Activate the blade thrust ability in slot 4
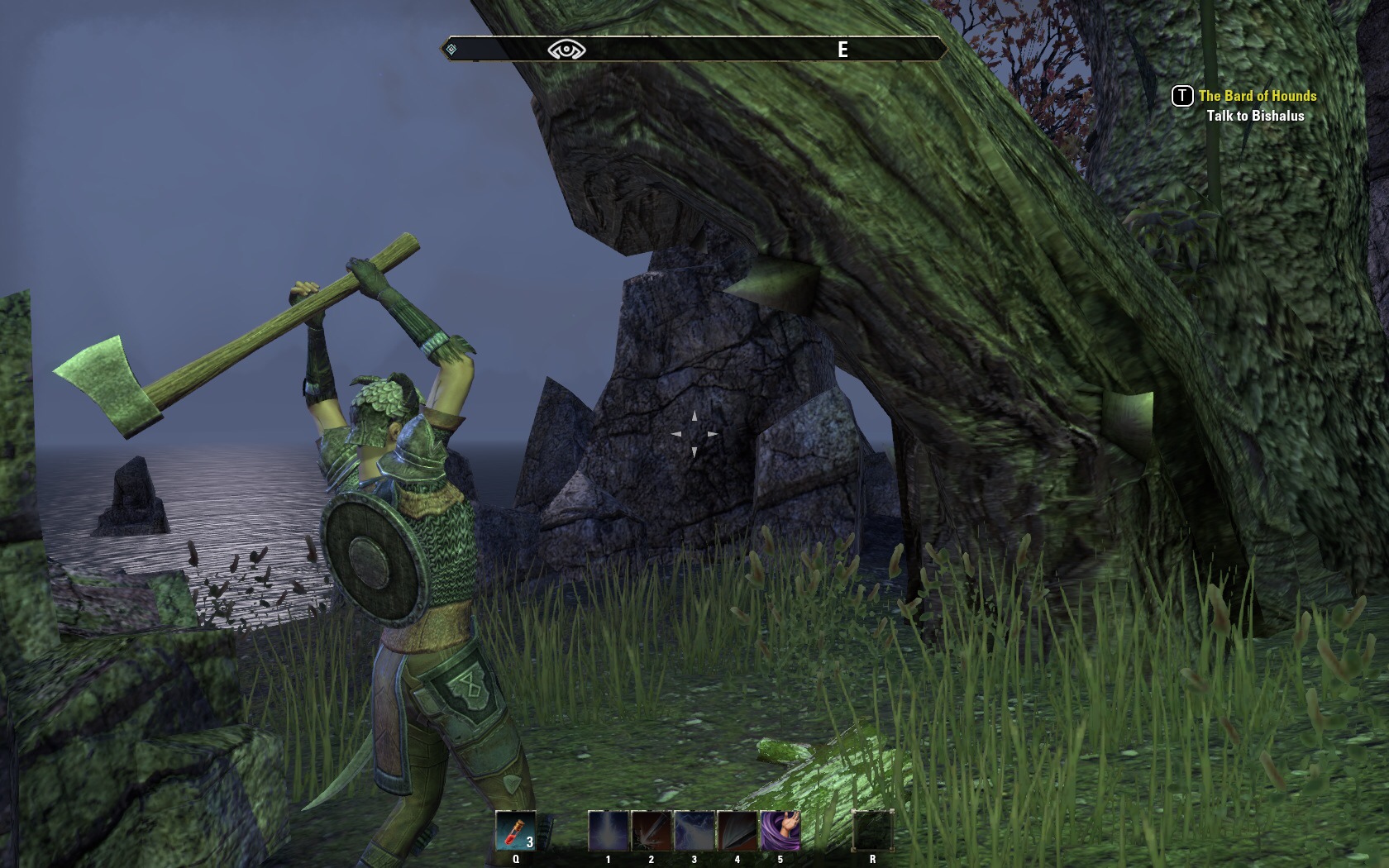 [x=737, y=831]
